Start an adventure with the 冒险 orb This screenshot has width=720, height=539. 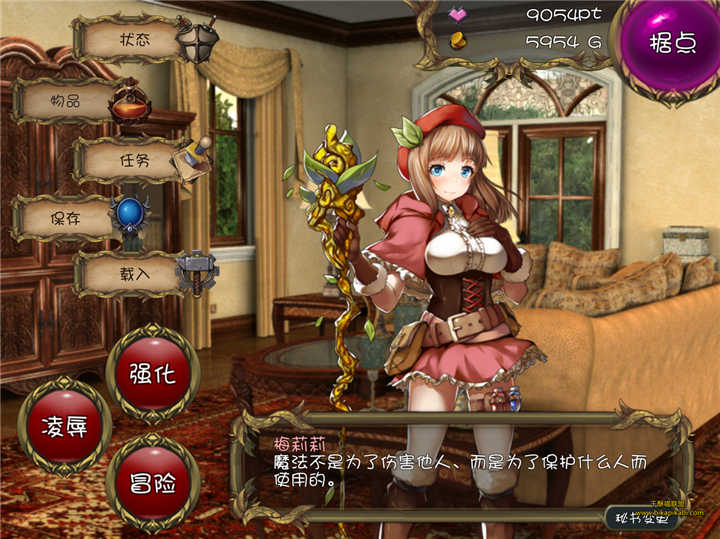tap(152, 483)
